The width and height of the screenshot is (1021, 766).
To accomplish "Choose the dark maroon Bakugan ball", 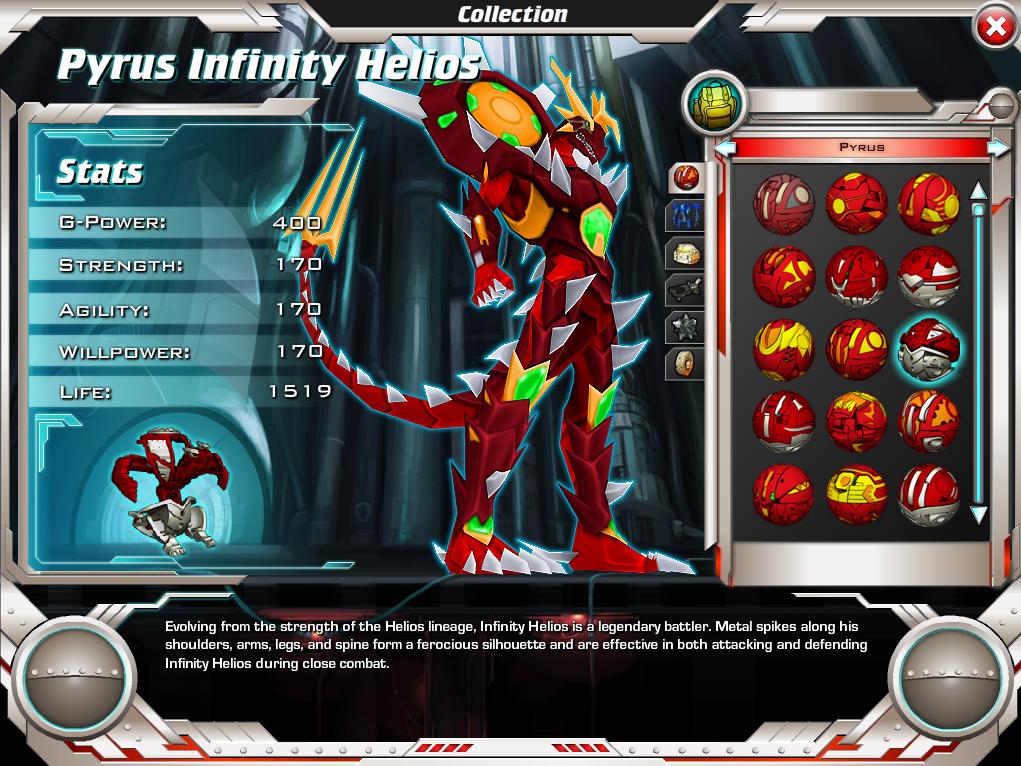I will click(x=783, y=202).
